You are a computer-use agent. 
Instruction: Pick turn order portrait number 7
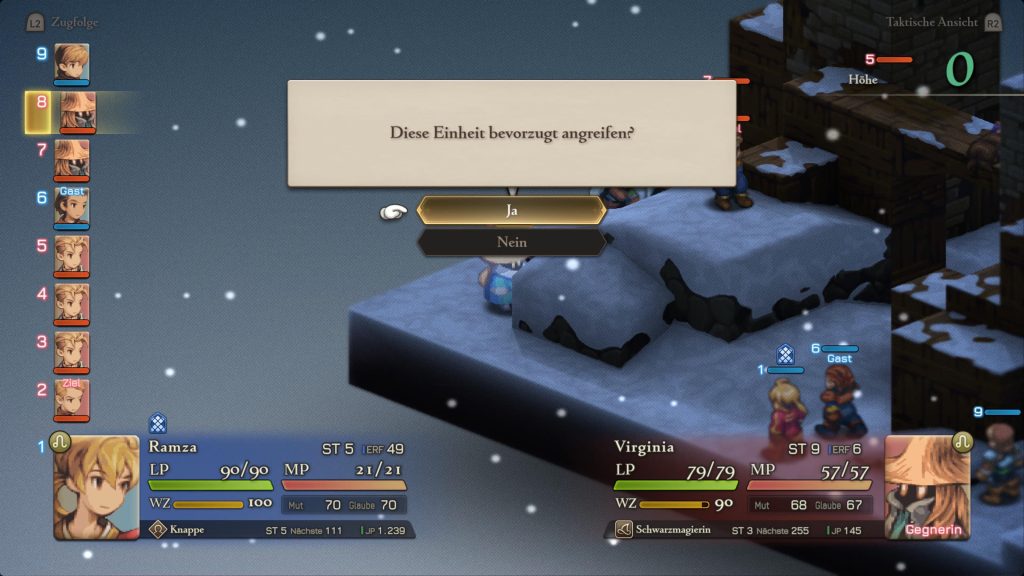pyautogui.click(x=71, y=158)
